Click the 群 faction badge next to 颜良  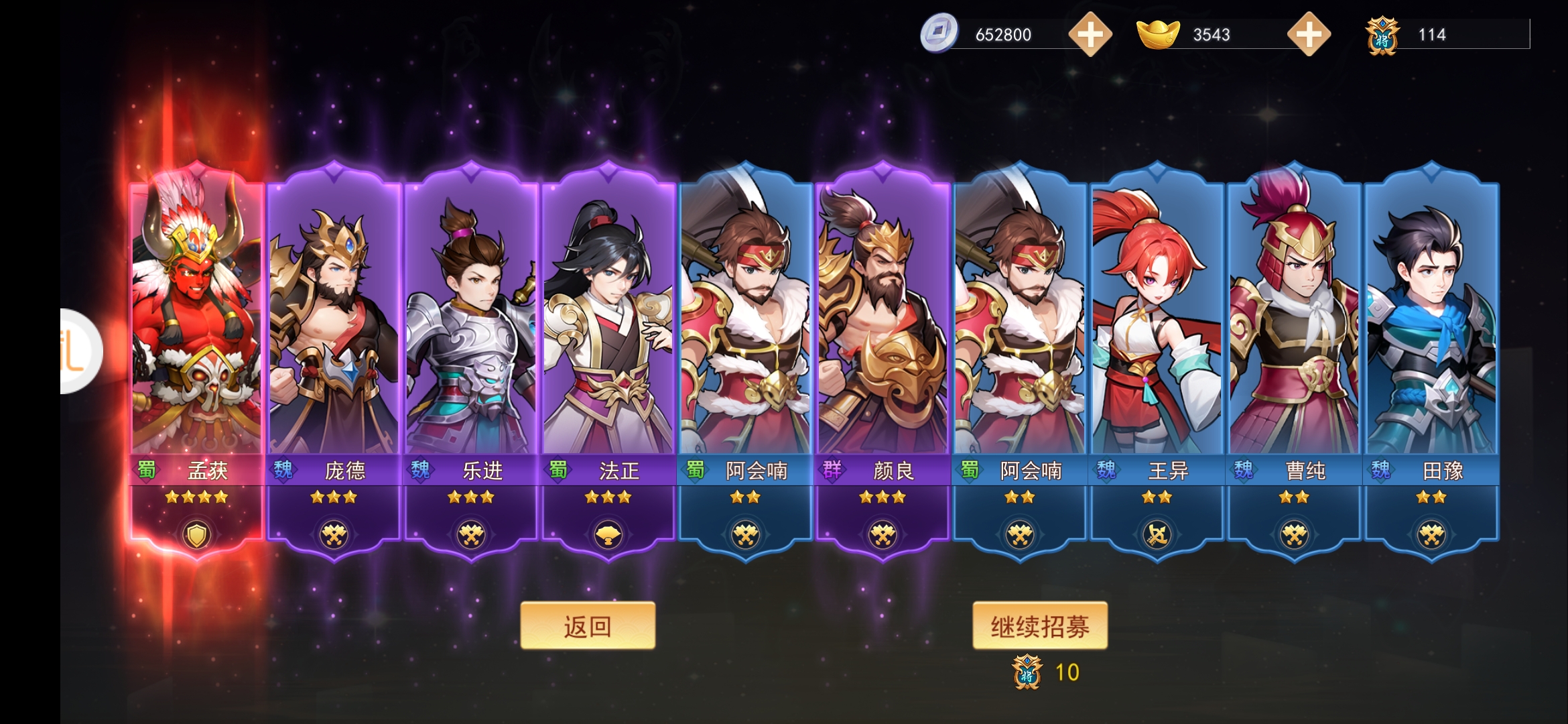pyautogui.click(x=831, y=471)
